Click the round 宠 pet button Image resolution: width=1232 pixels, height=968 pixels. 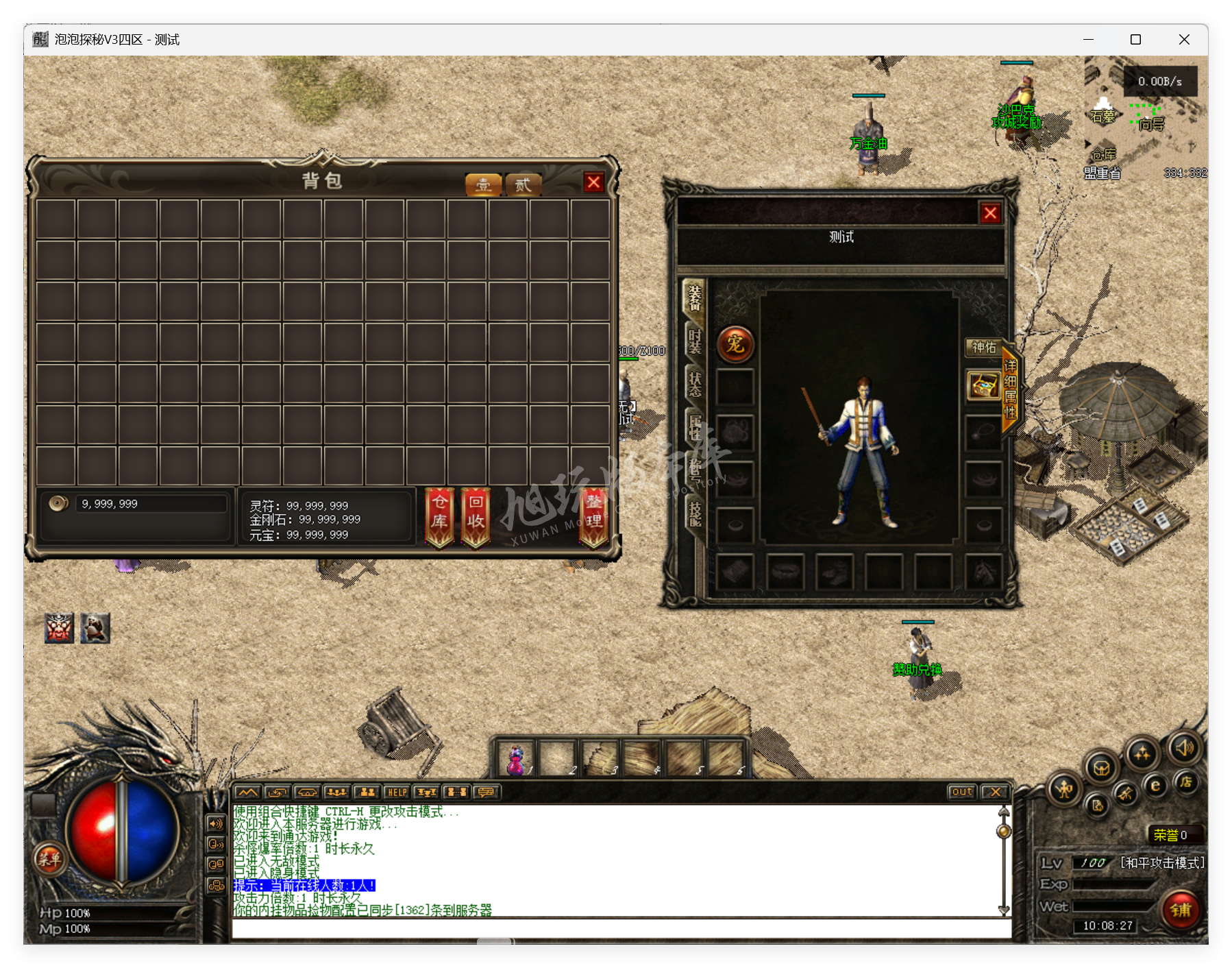735,344
